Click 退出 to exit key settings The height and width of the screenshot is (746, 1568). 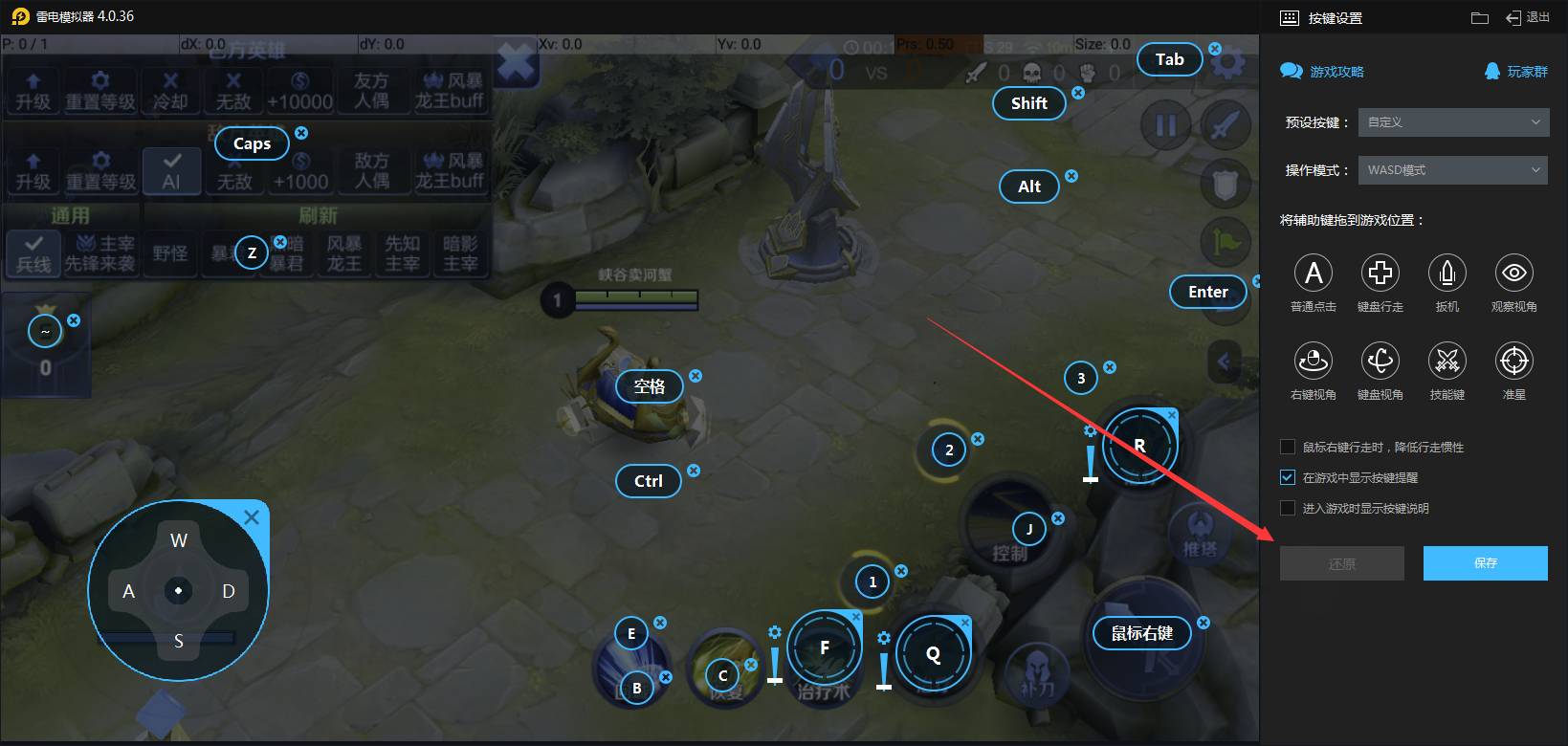(x=1529, y=17)
